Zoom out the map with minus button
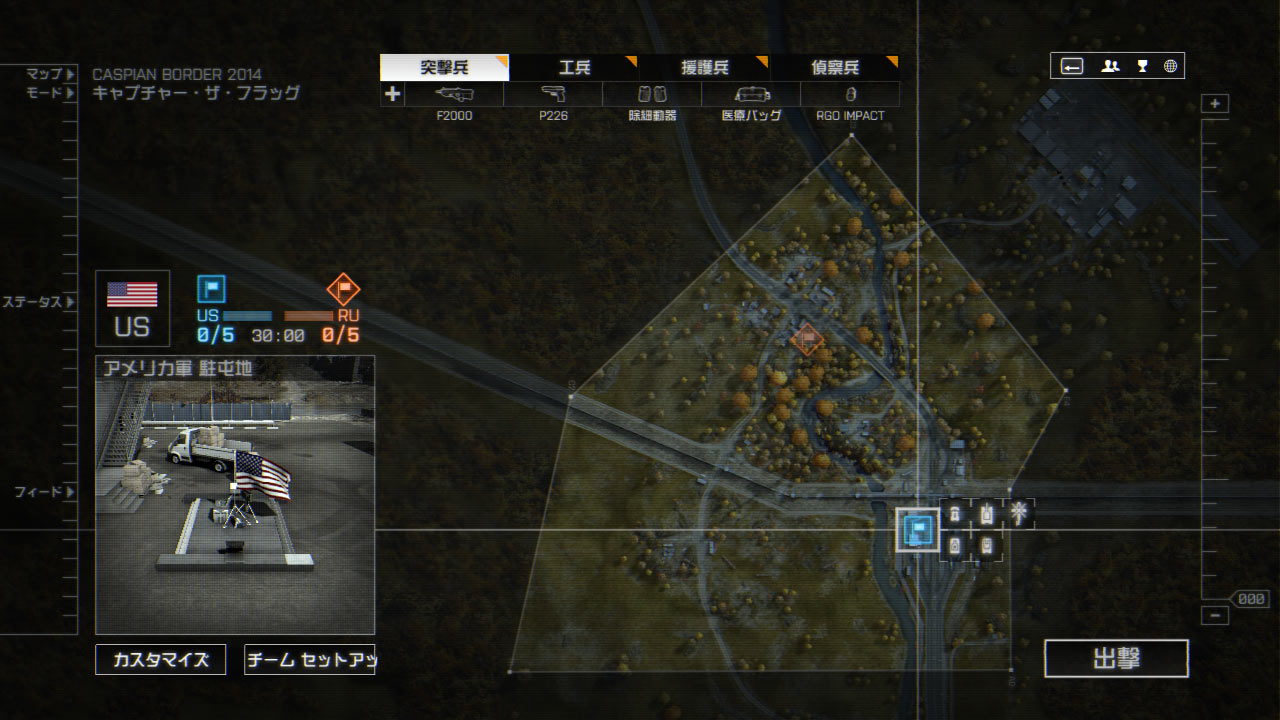The height and width of the screenshot is (720, 1280). 1215,616
